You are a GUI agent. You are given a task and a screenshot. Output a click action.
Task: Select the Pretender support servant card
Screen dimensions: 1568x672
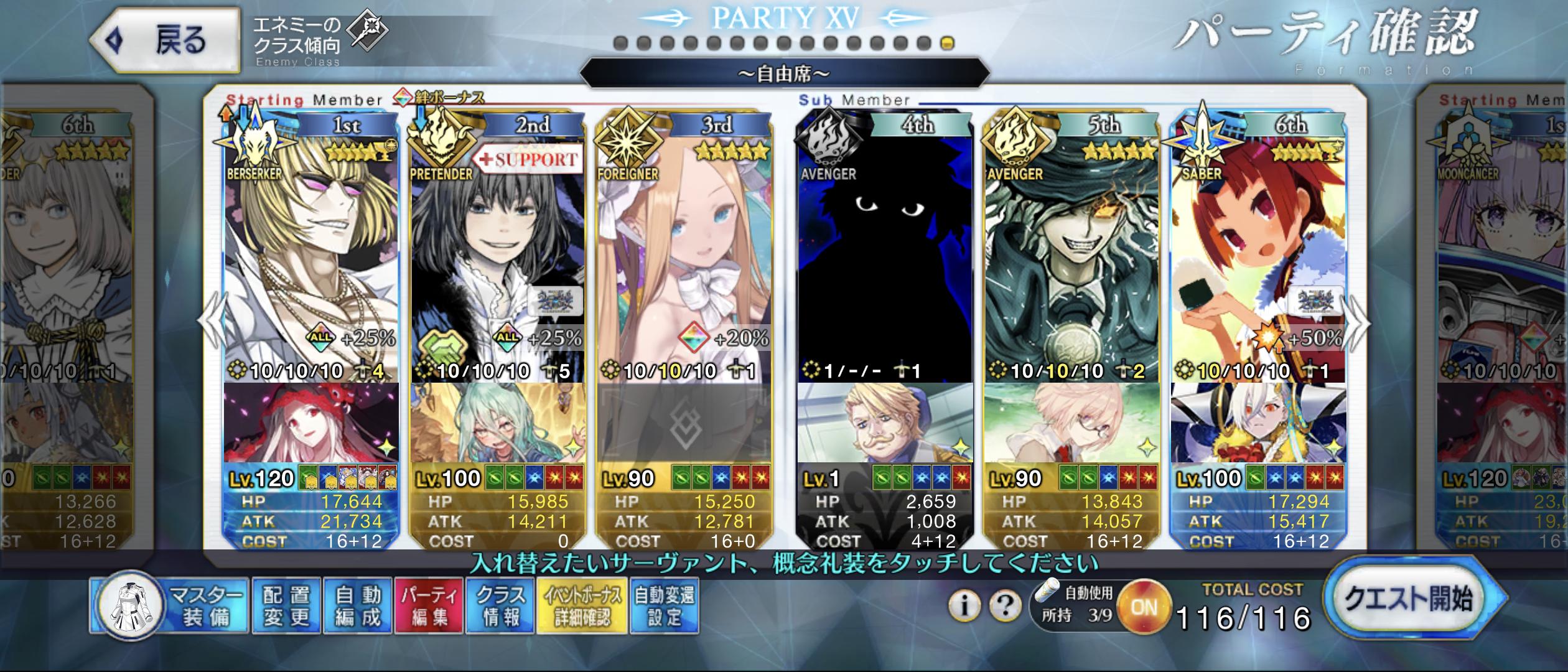point(498,249)
